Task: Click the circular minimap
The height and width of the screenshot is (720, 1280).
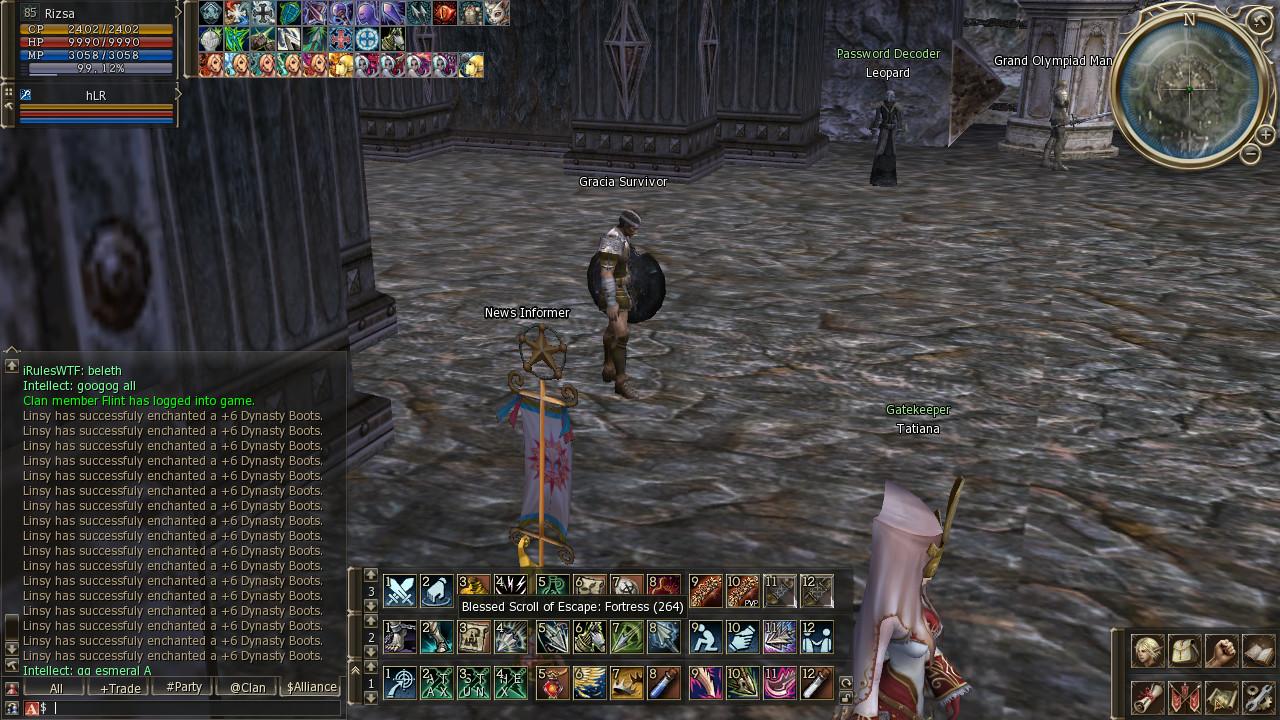Action: point(1189,89)
